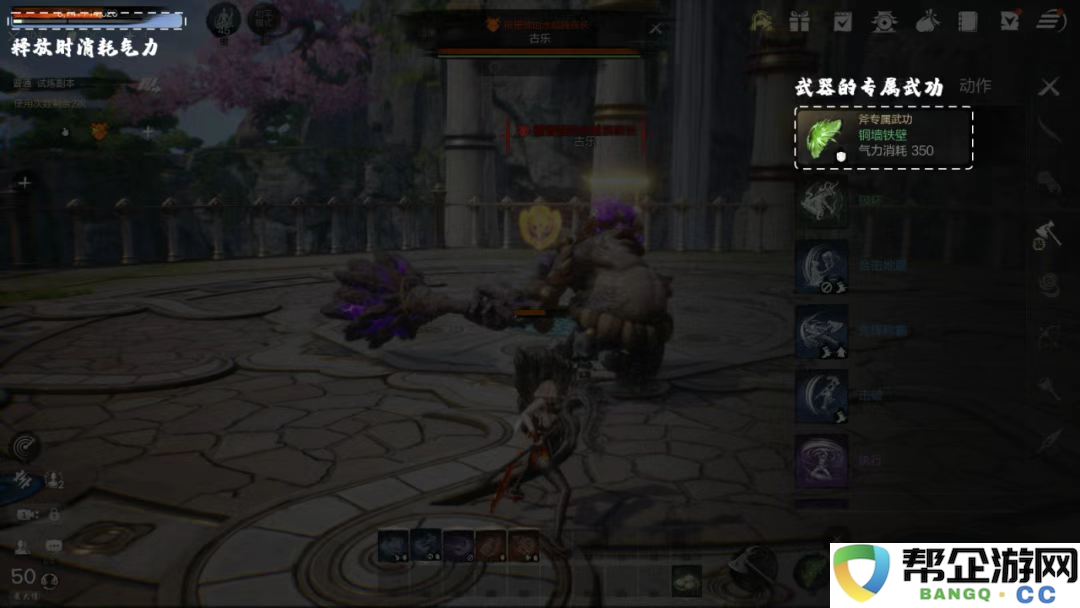Viewport: 1080px width, 608px height.
Task: Open the striped main menu icon
Action: coord(1050,21)
